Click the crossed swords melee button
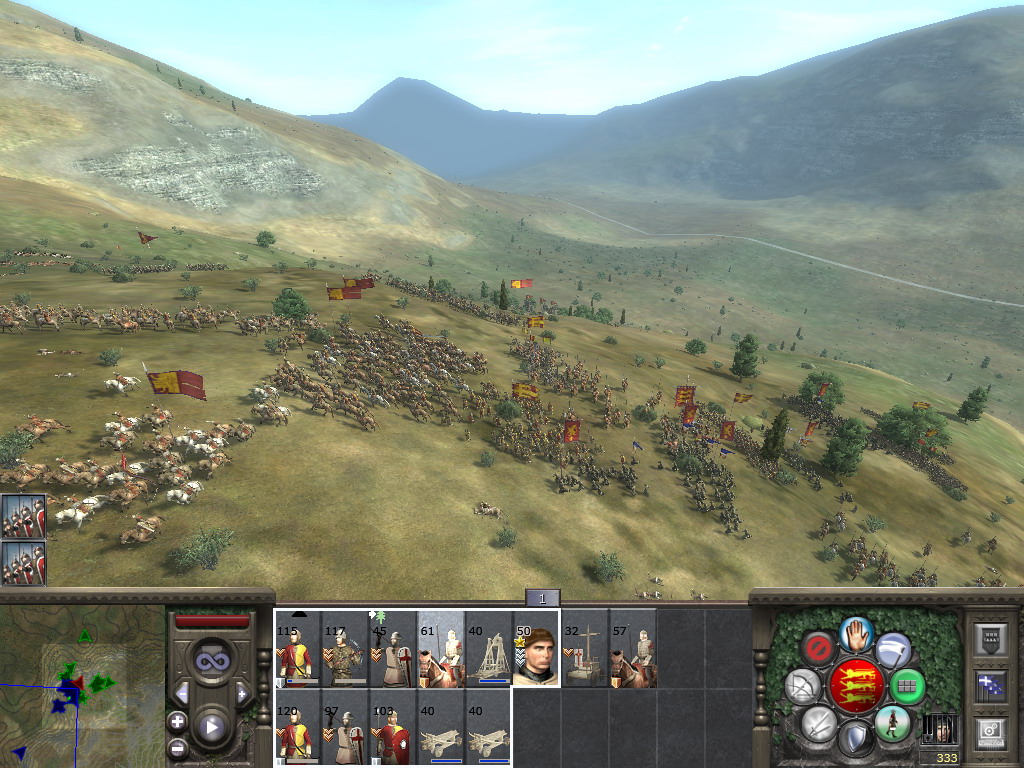 pos(818,723)
